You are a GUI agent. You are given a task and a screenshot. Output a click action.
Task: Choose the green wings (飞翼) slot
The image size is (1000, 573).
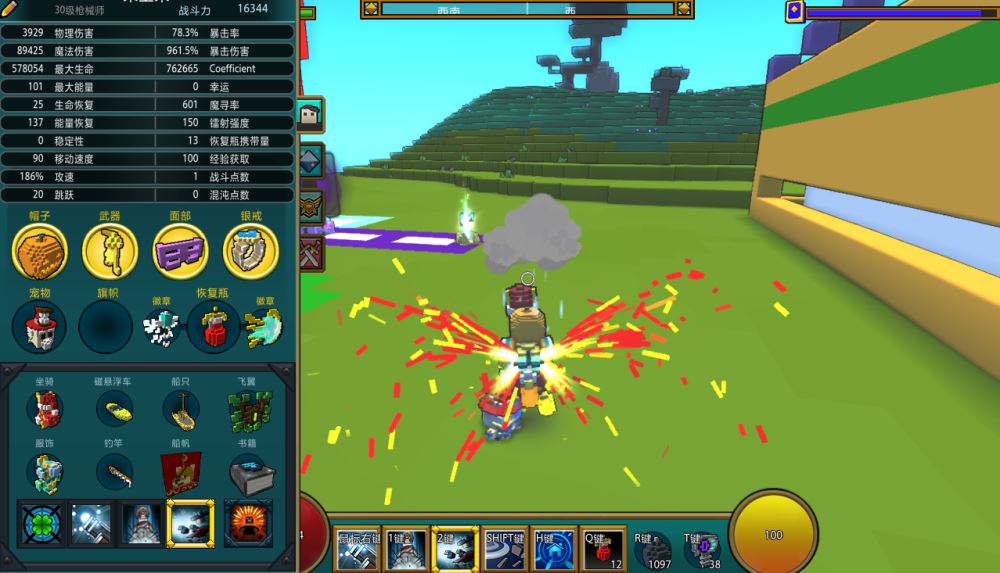pyautogui.click(x=249, y=409)
